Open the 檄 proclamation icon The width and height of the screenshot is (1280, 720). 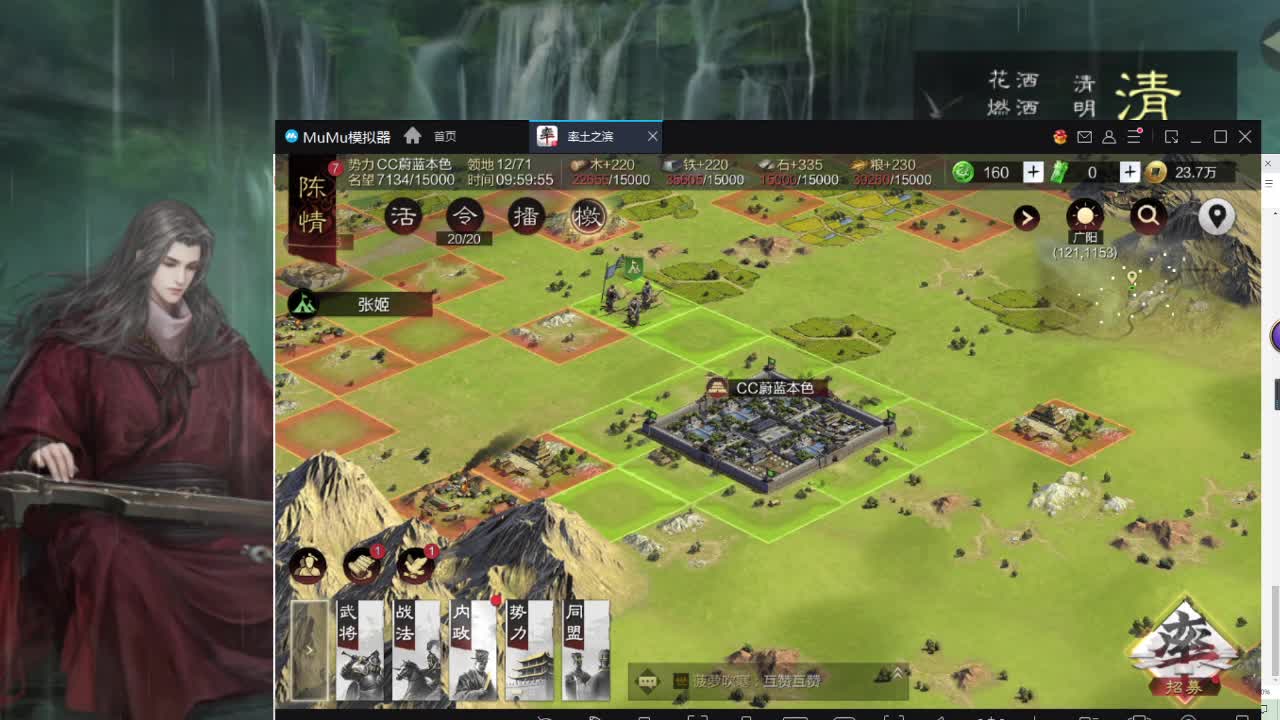click(588, 216)
